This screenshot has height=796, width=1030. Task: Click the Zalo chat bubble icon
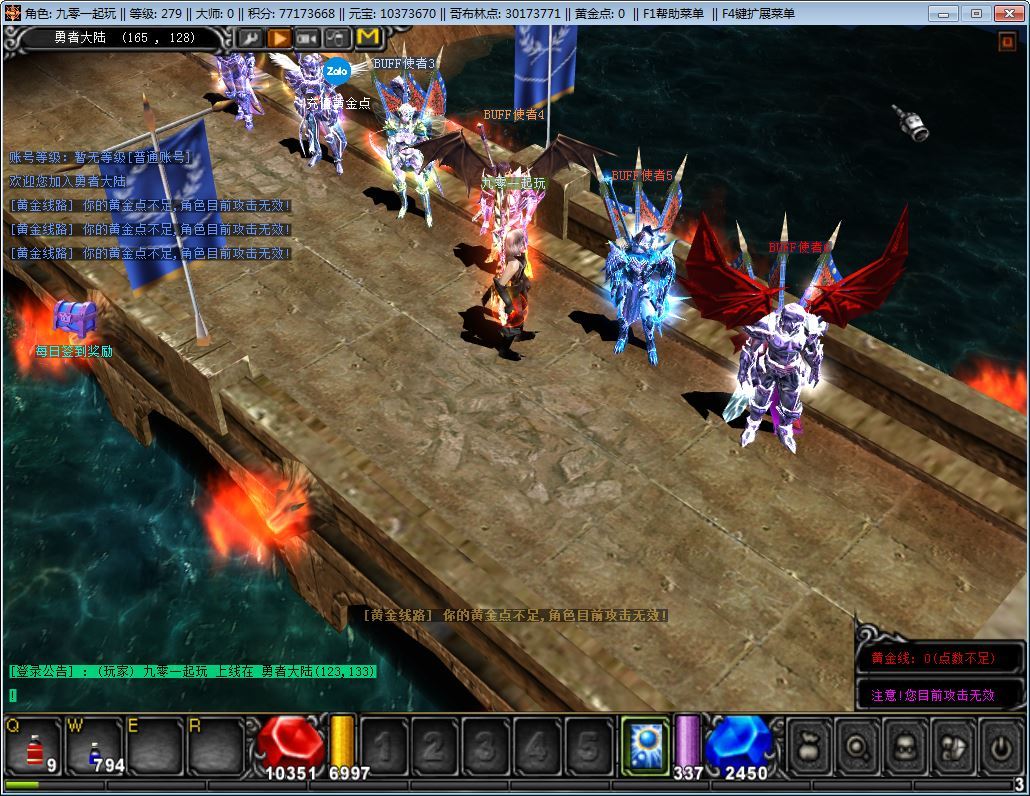[x=337, y=71]
